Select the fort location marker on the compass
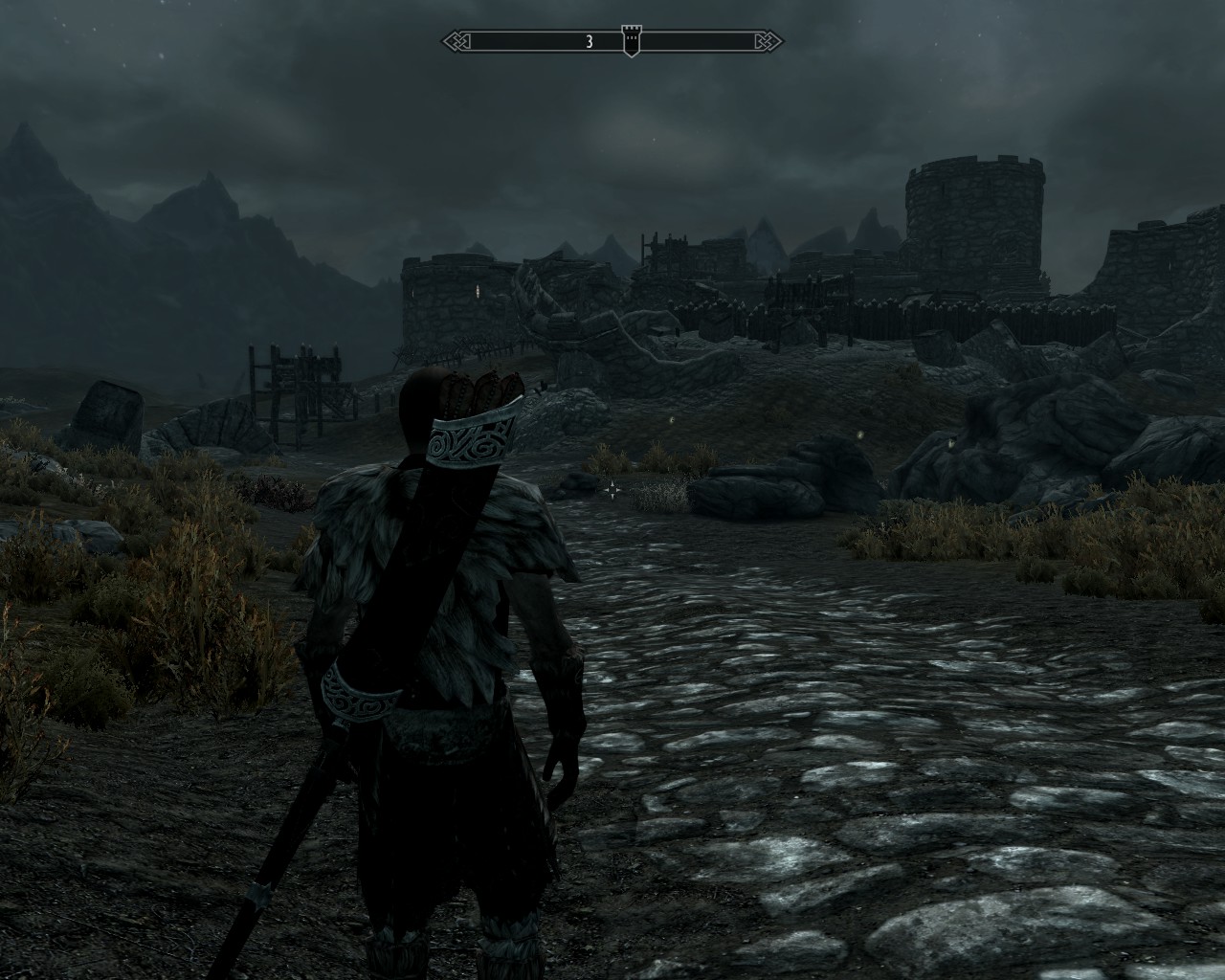The width and height of the screenshot is (1225, 980). tap(631, 40)
